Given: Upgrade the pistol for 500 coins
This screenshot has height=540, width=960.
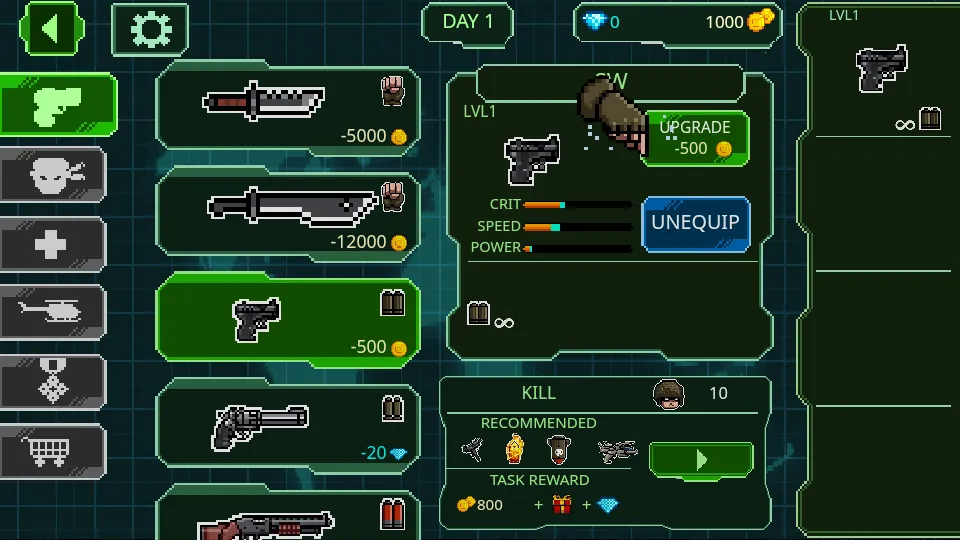Looking at the screenshot, I should pos(695,138).
